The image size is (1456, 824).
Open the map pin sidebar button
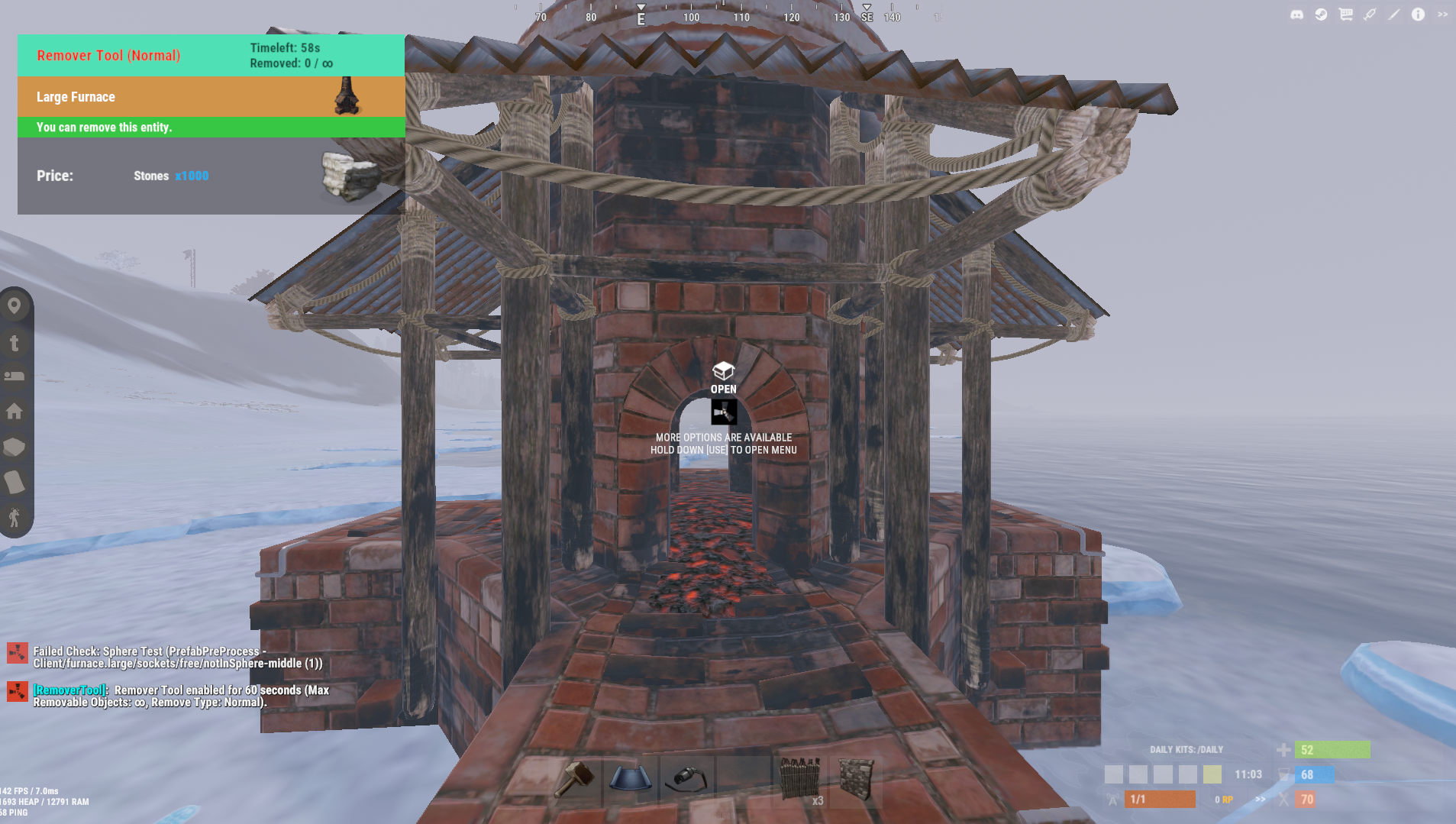tap(15, 306)
